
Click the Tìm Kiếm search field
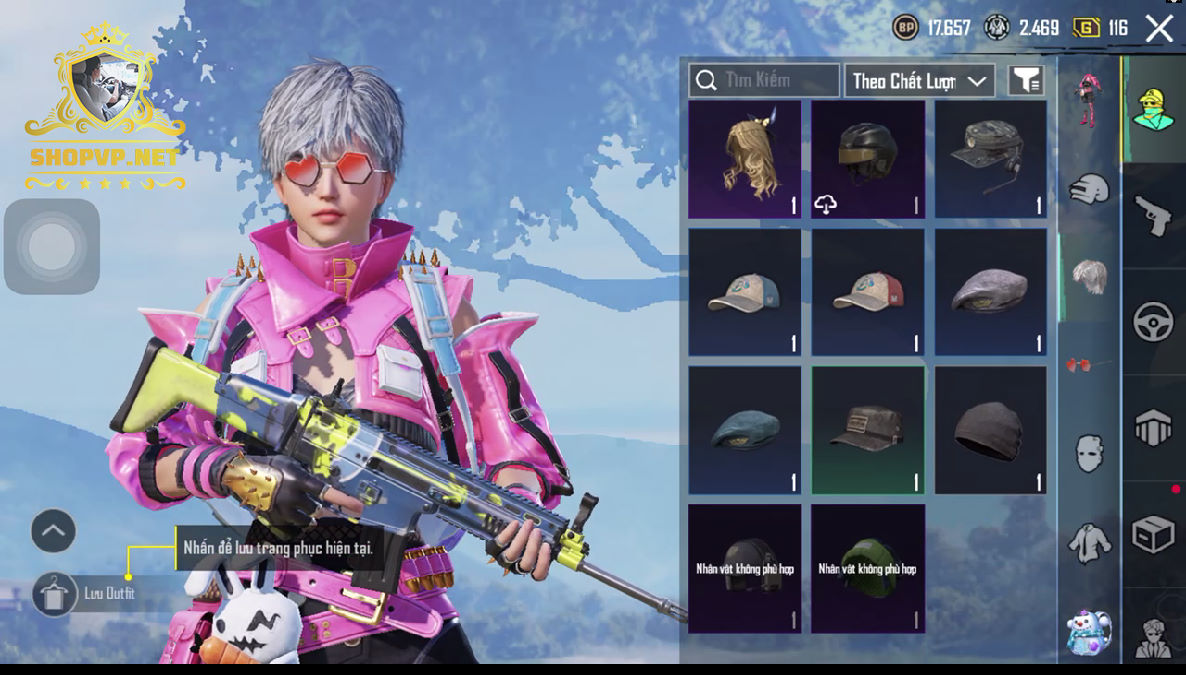(x=764, y=80)
